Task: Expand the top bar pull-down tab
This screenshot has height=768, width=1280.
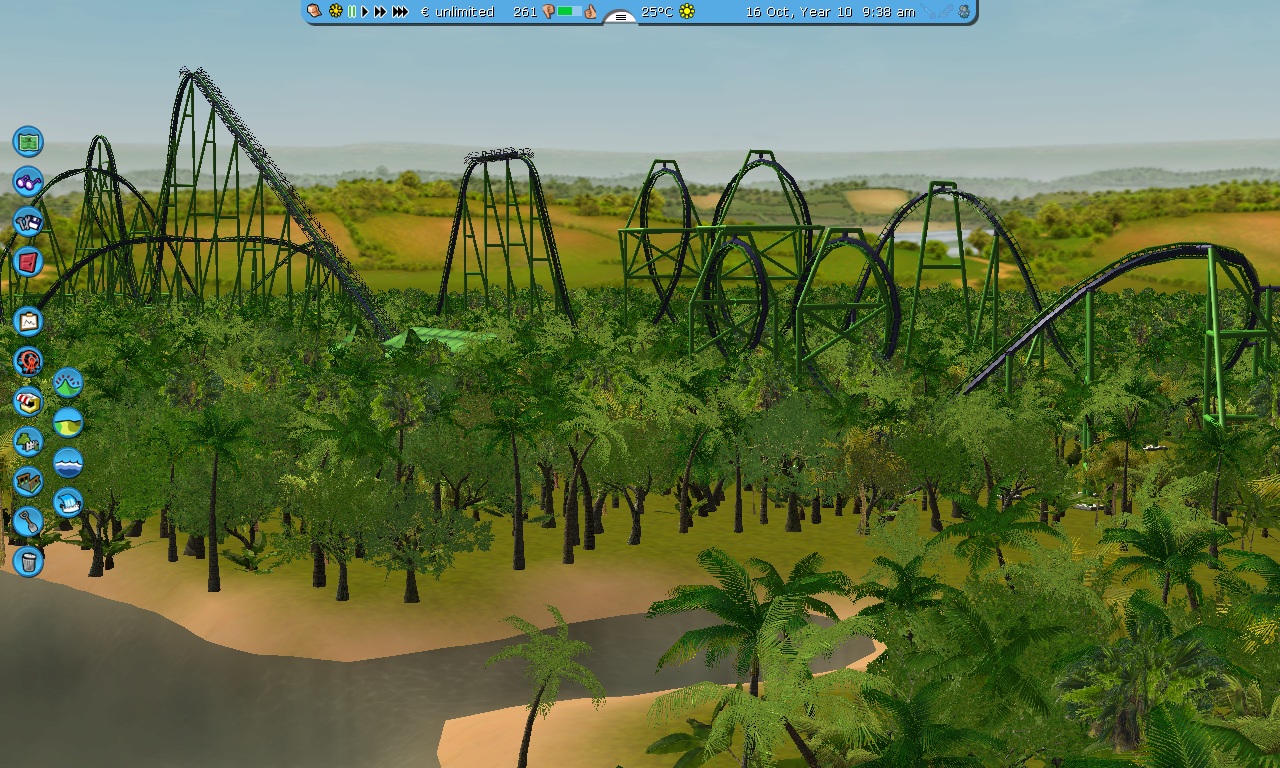Action: [x=620, y=17]
